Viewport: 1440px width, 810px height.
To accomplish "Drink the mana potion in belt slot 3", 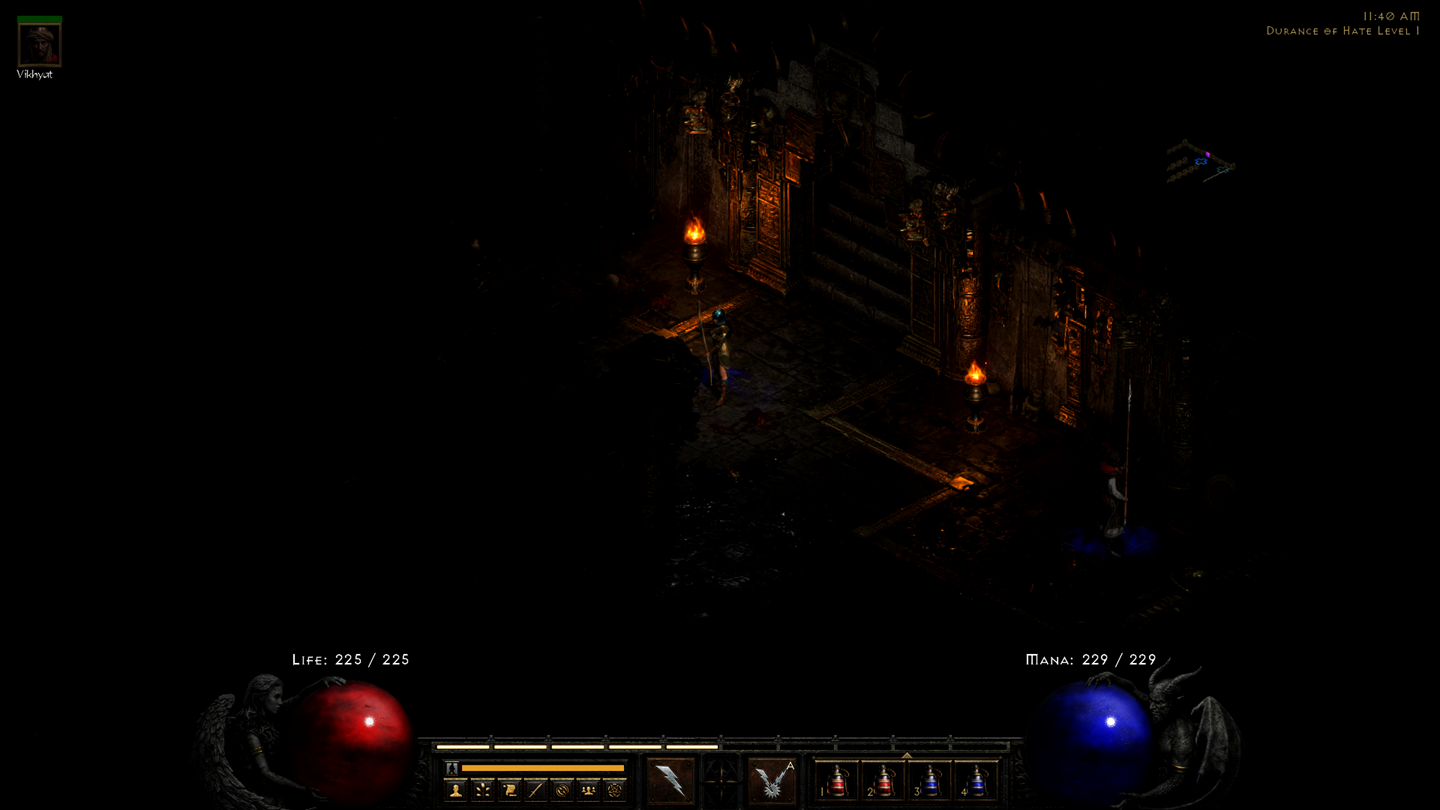I will pyautogui.click(x=932, y=779).
